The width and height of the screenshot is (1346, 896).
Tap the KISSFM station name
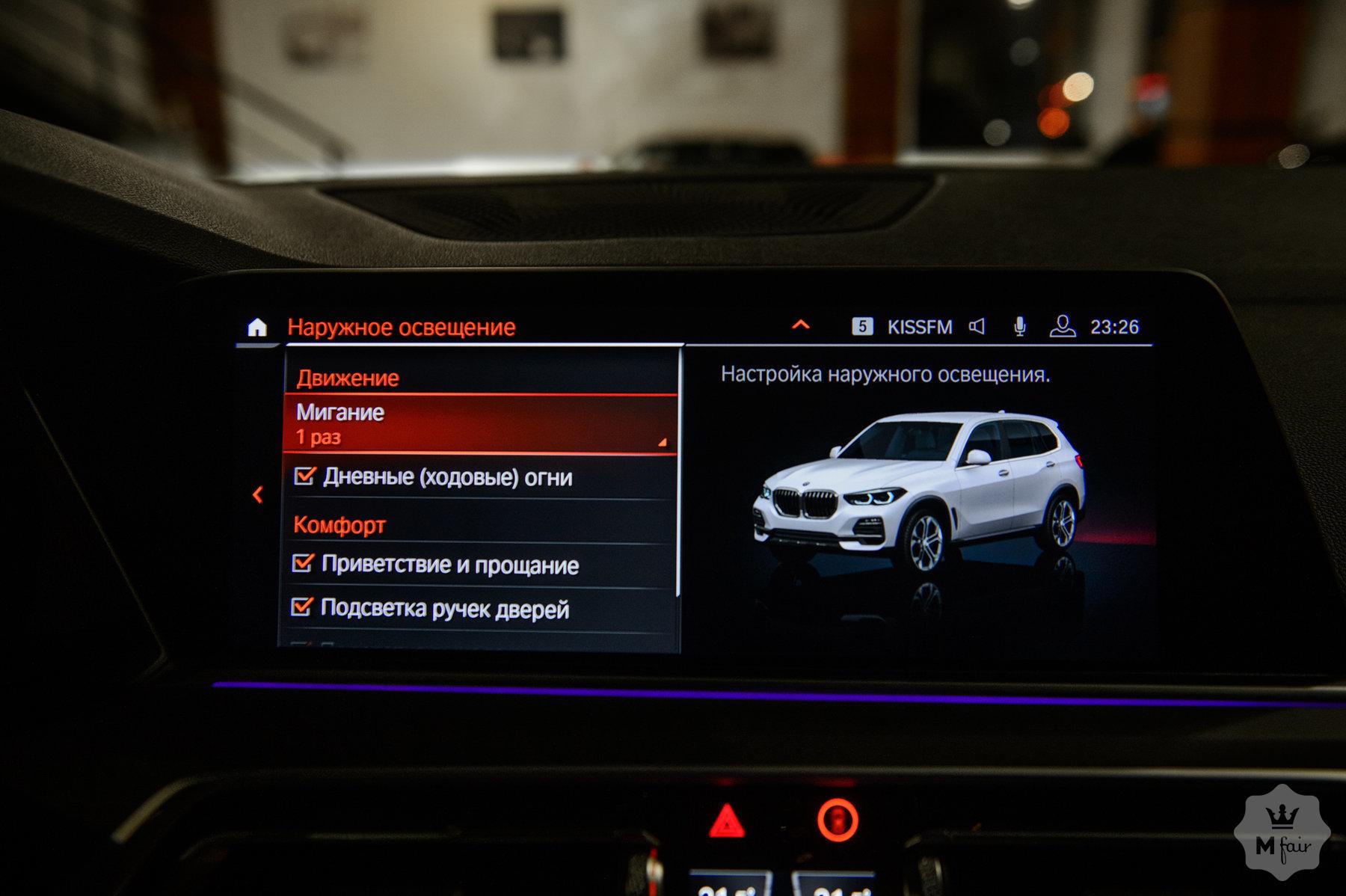tap(918, 325)
